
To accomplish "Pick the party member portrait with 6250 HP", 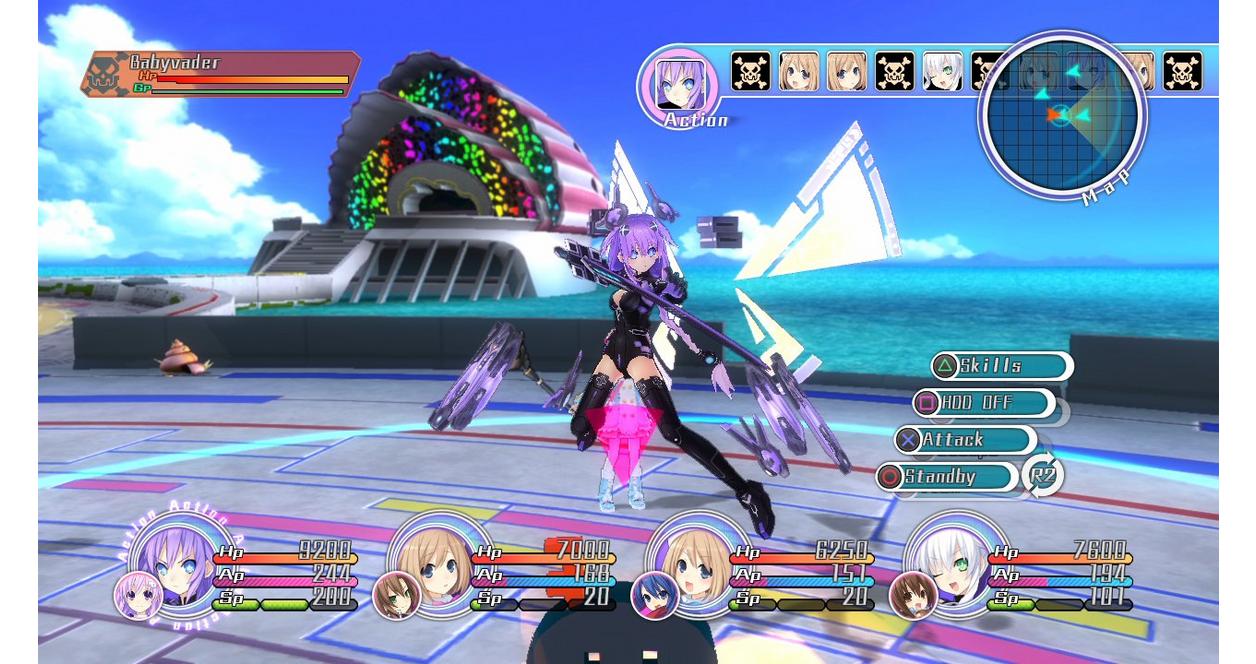I will pyautogui.click(x=690, y=562).
